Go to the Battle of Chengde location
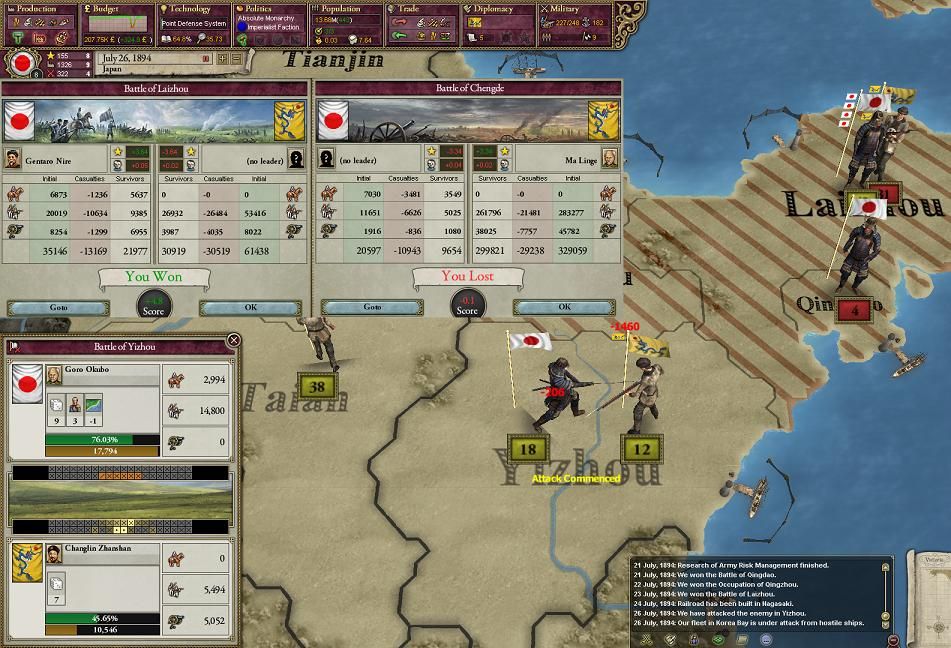The width and height of the screenshot is (951, 648). pos(372,307)
